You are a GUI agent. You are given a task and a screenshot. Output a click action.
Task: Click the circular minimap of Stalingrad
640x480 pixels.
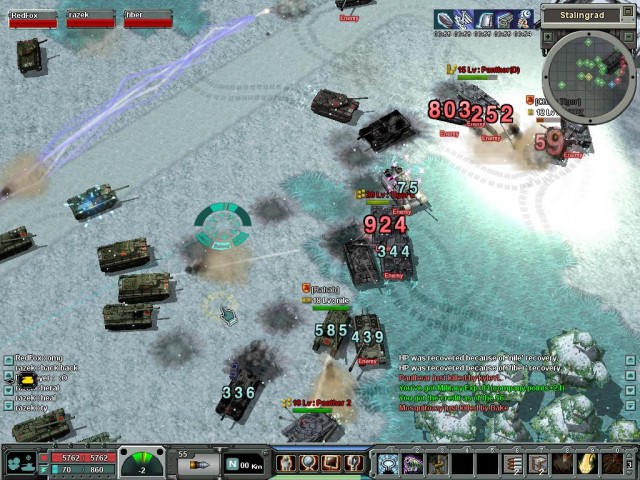[x=590, y=75]
